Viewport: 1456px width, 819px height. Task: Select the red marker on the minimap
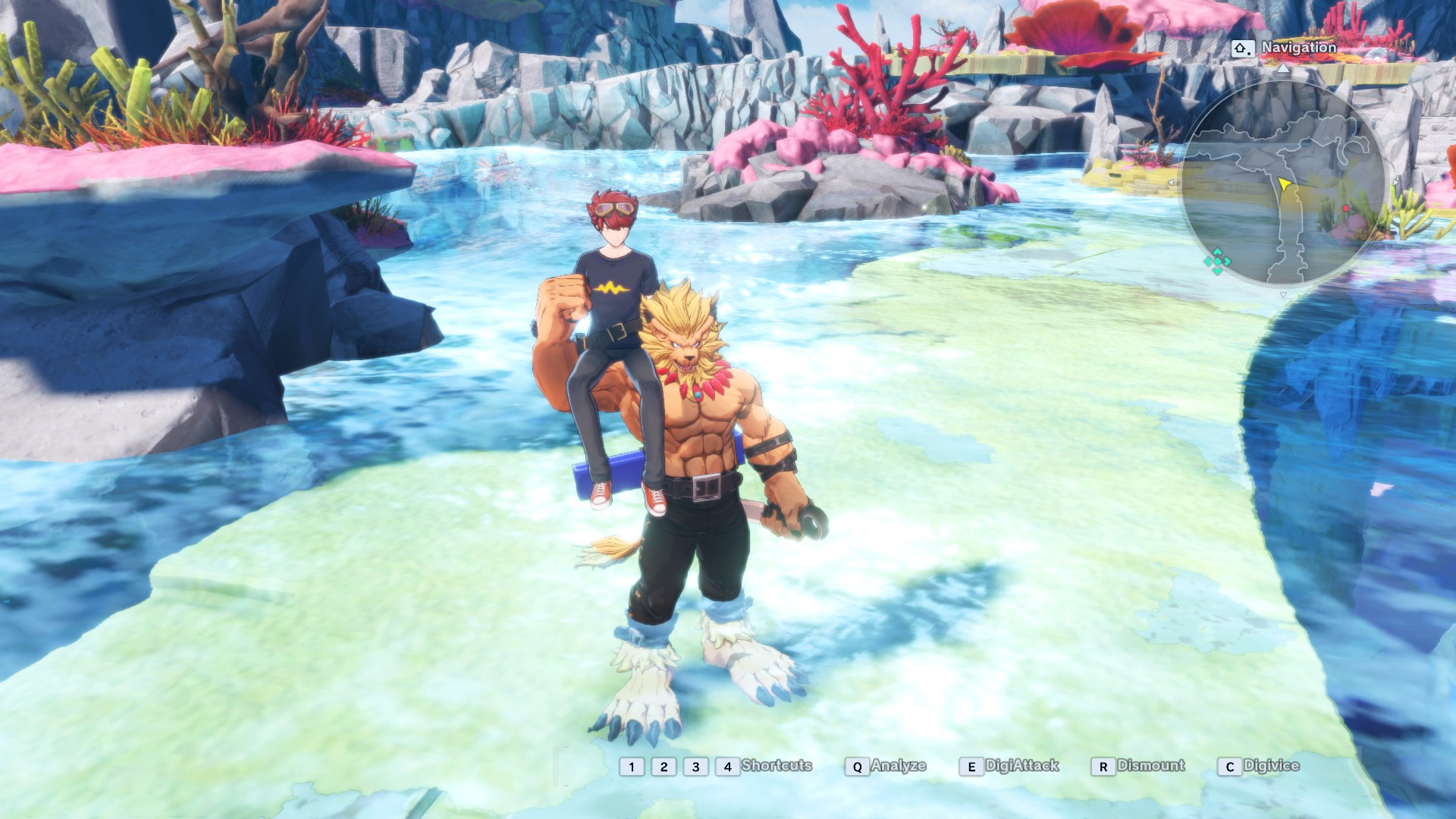(1346, 209)
